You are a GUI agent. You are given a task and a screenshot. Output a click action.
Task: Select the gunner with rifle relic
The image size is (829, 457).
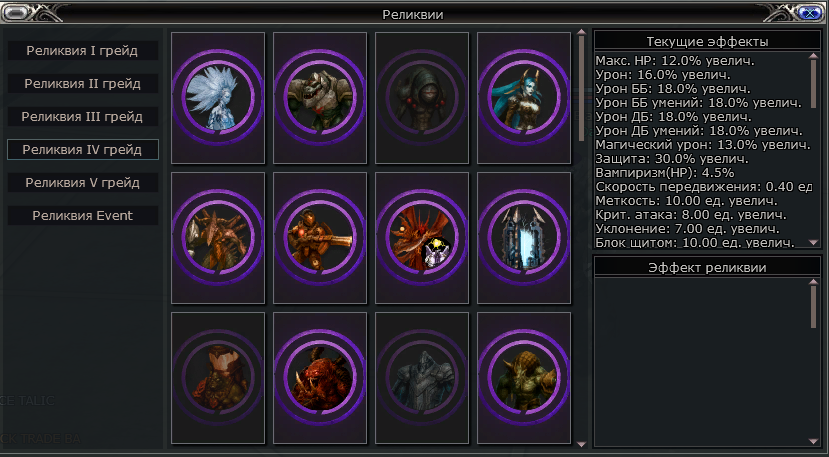pos(320,238)
